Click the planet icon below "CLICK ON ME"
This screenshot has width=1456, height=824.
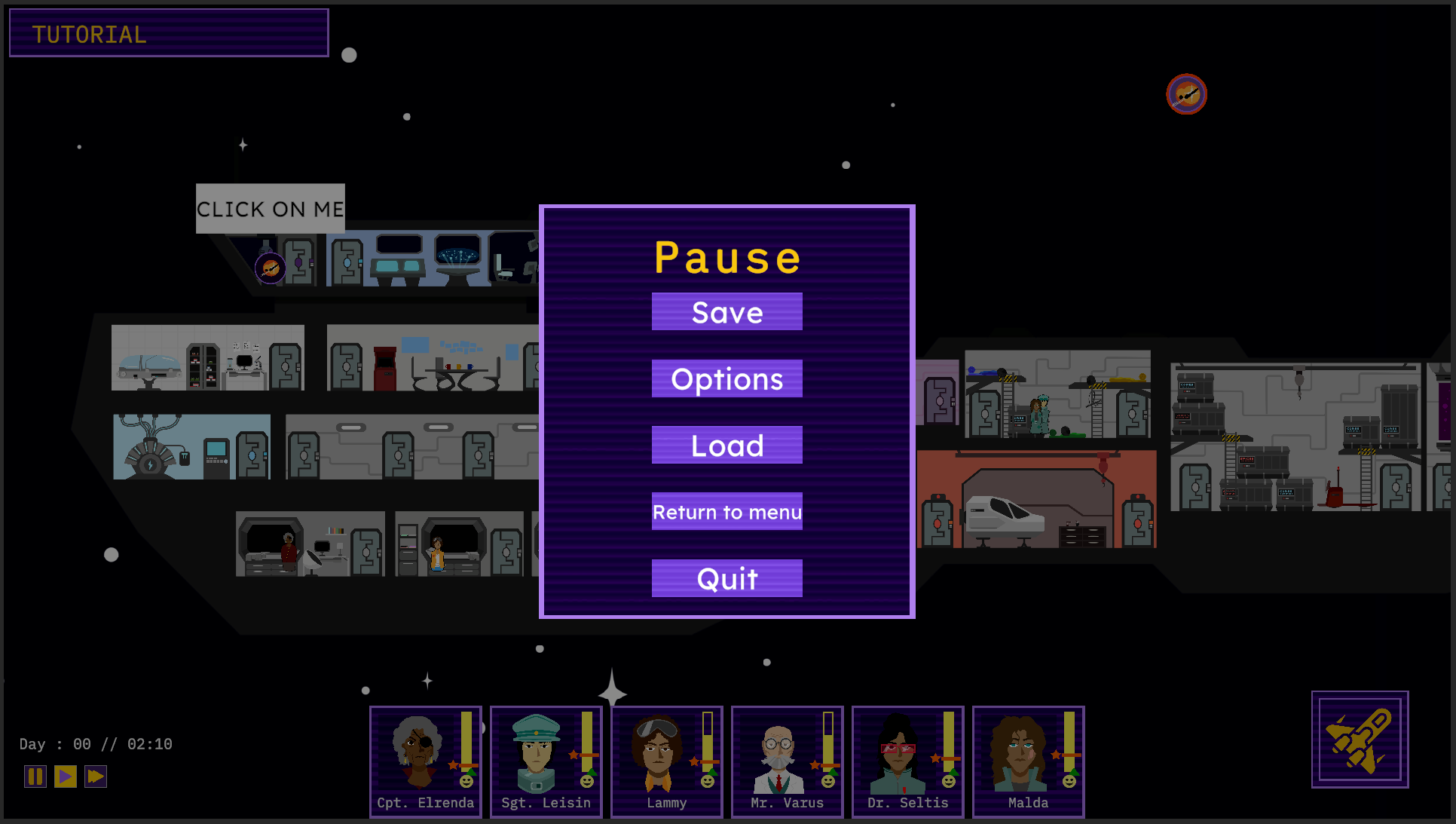tap(270, 268)
